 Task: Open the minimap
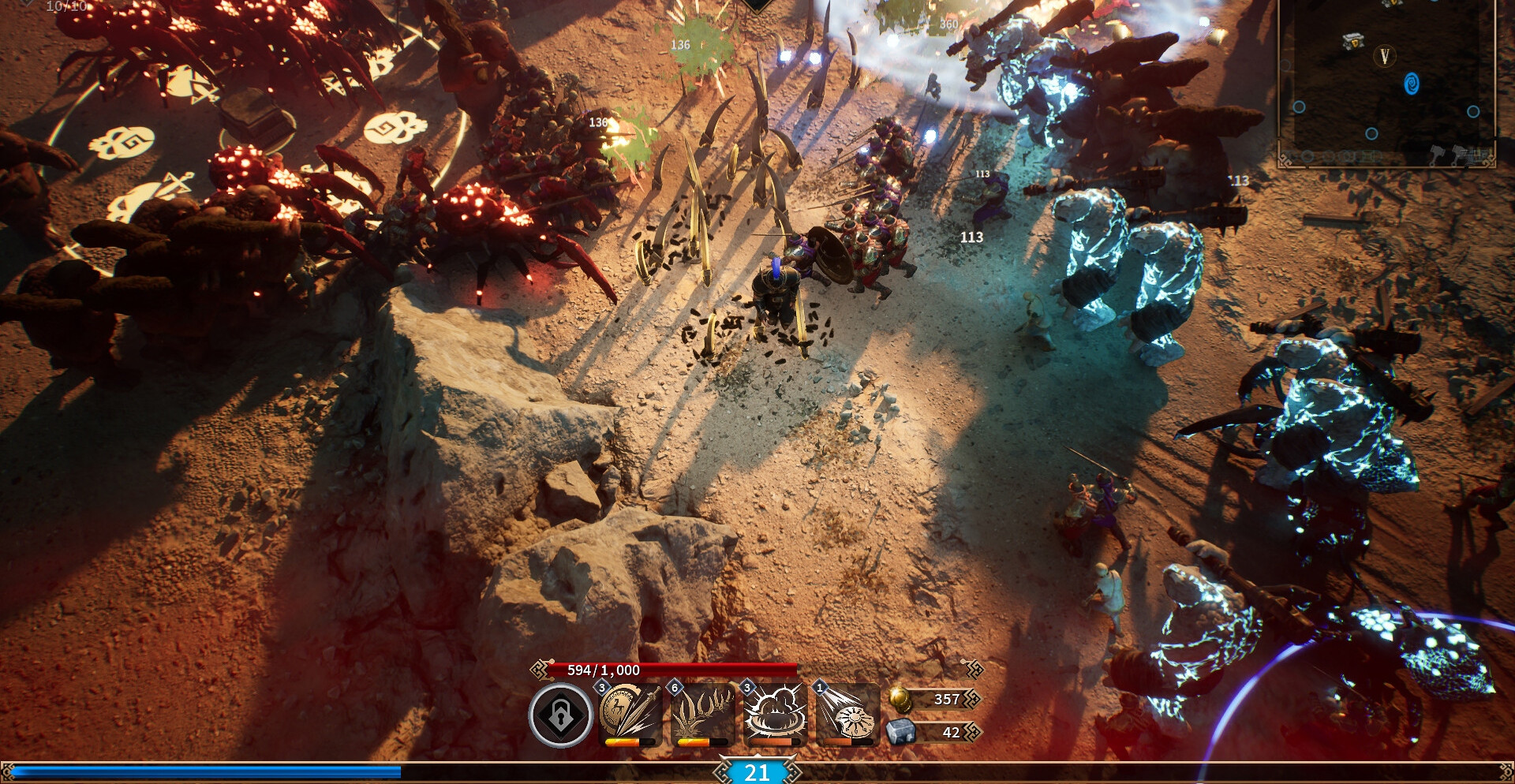(x=1386, y=83)
